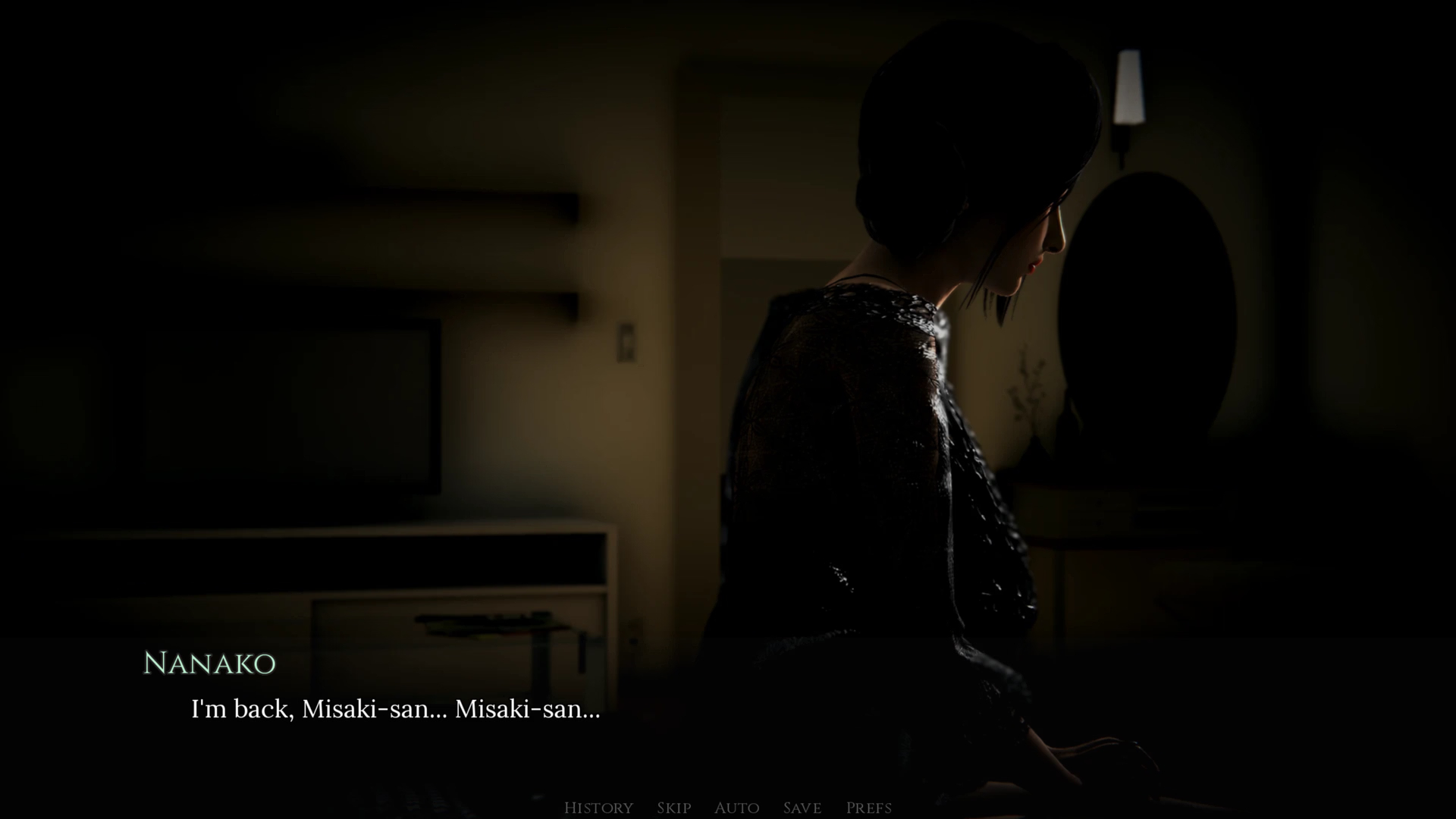Toggle Auto dialogue advance

point(736,808)
